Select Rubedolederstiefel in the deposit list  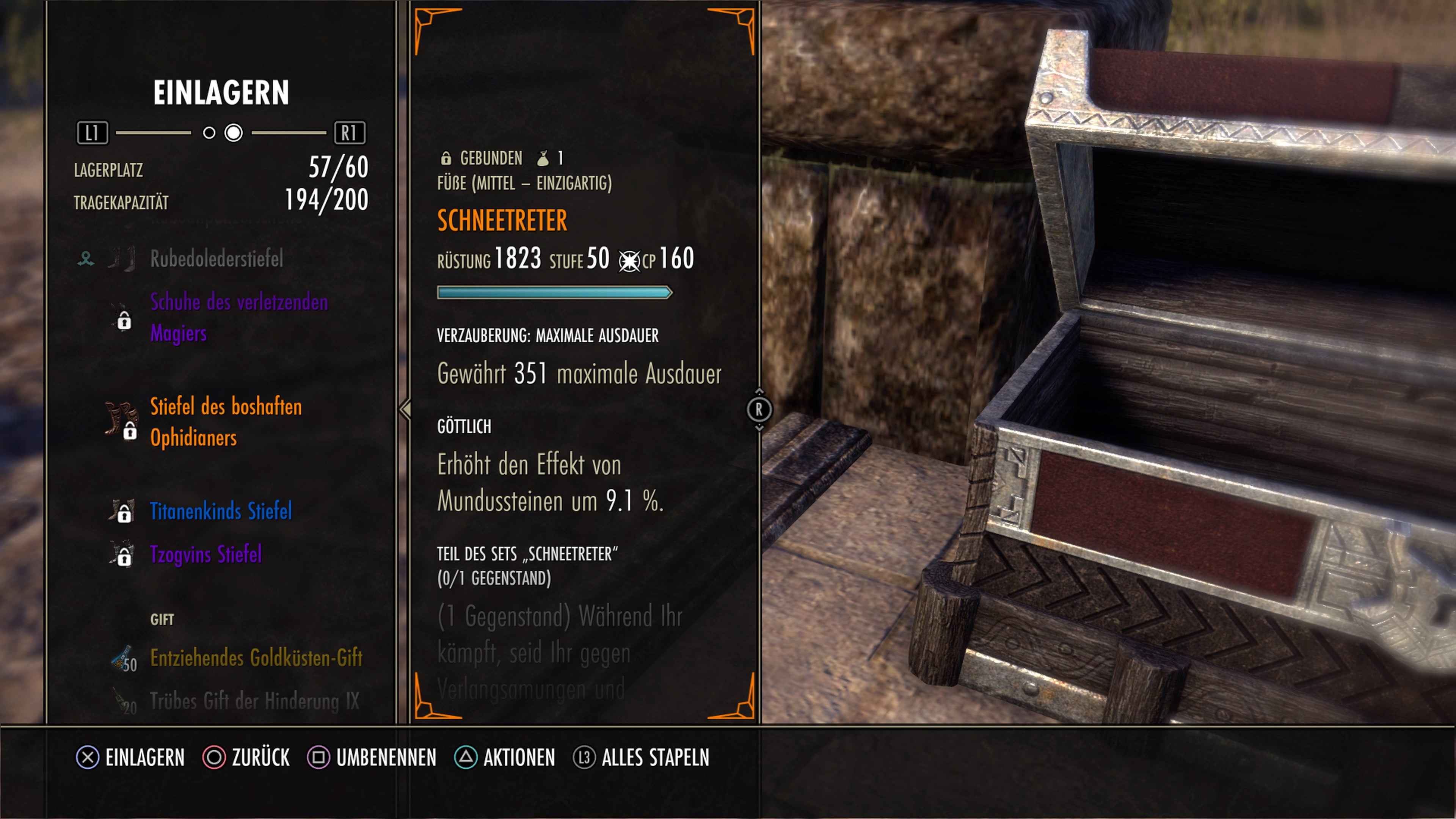tap(217, 259)
